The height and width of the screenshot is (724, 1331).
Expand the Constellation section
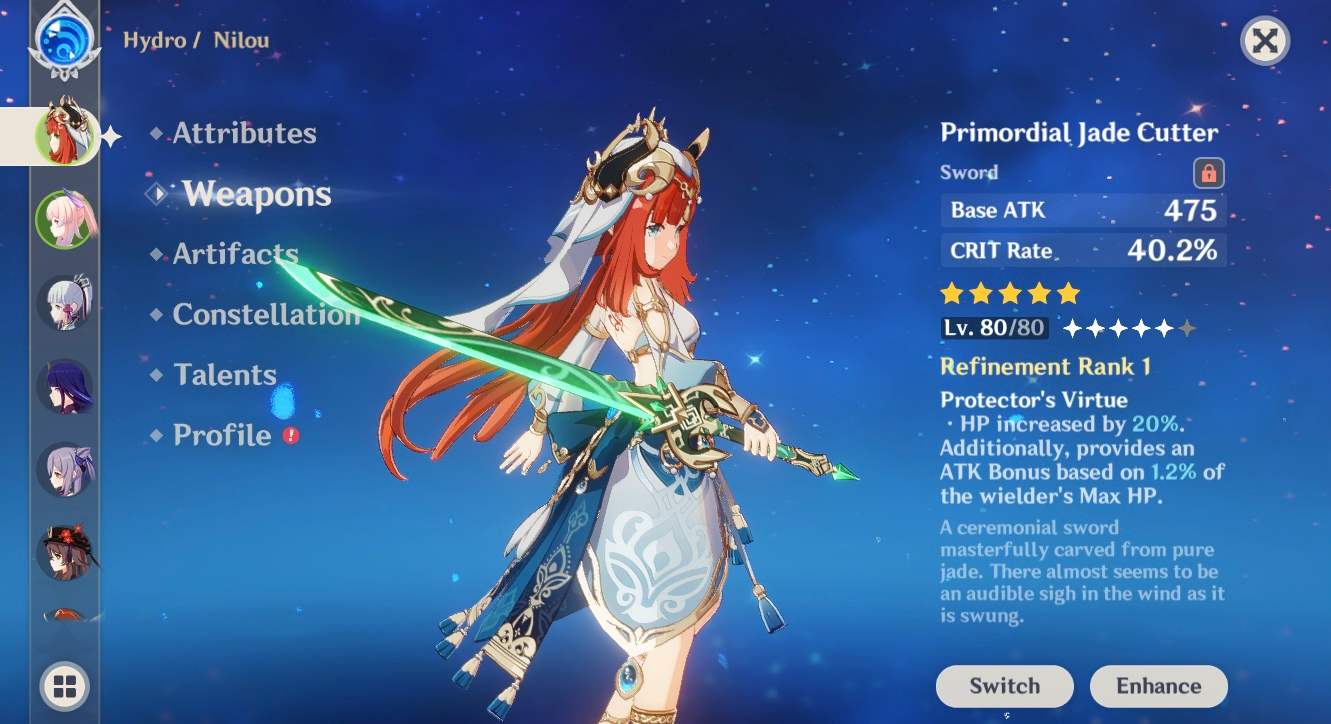tap(265, 314)
